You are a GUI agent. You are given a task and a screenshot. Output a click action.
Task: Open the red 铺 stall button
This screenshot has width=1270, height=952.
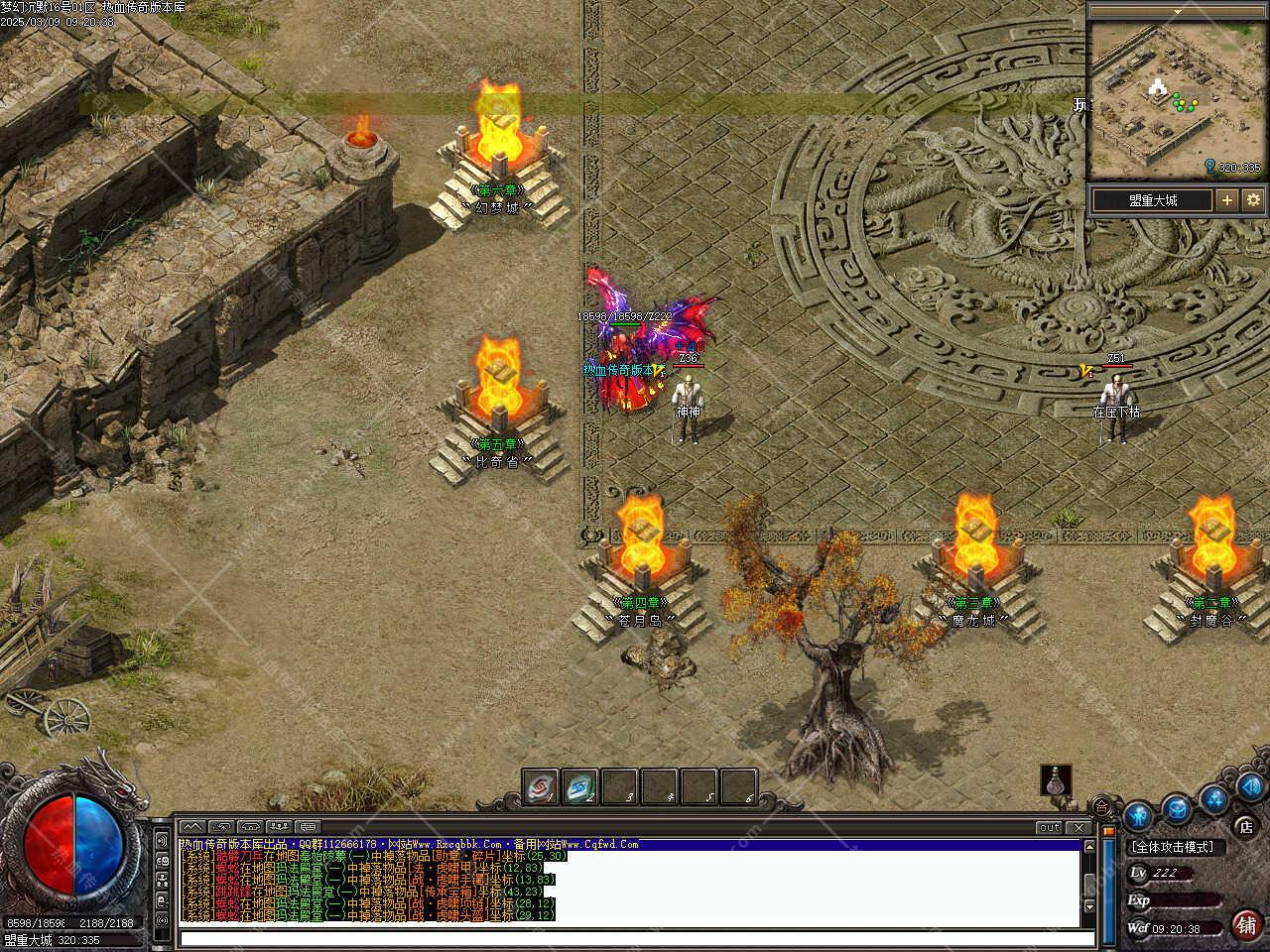1246,923
